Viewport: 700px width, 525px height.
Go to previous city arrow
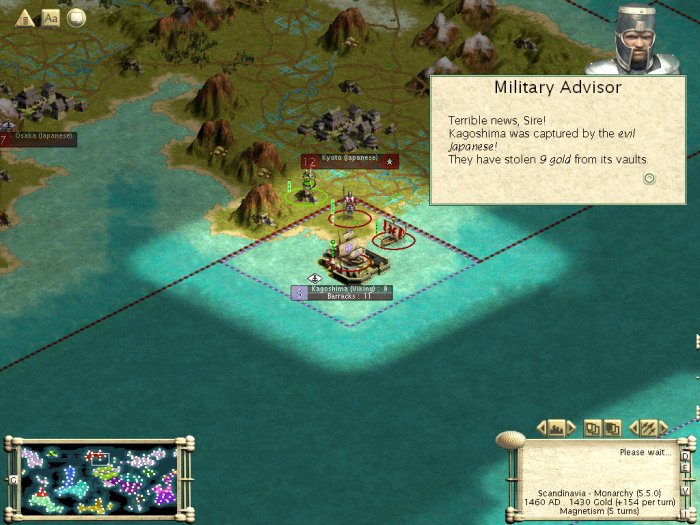[x=542, y=428]
